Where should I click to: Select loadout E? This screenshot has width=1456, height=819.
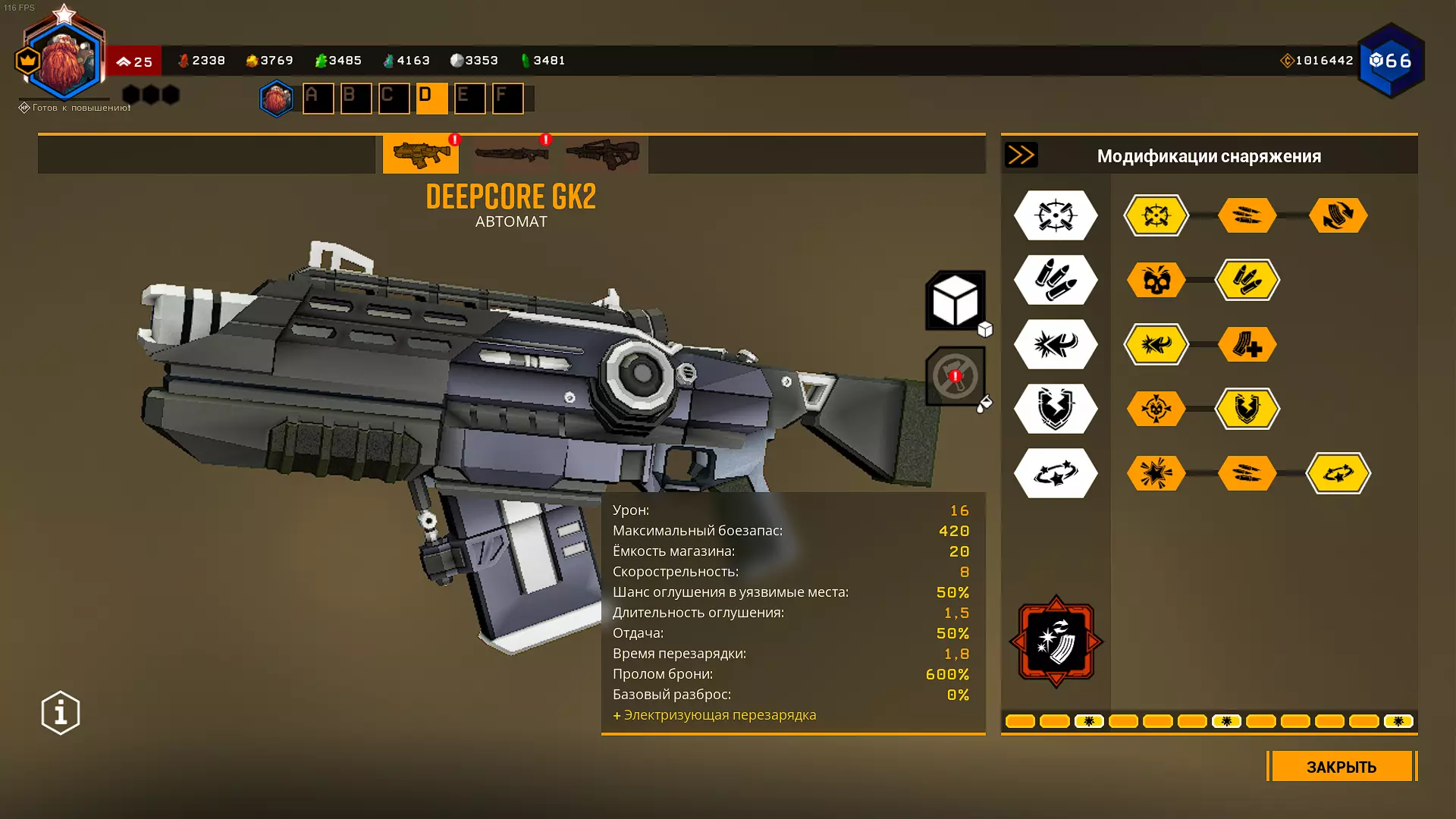point(469,99)
